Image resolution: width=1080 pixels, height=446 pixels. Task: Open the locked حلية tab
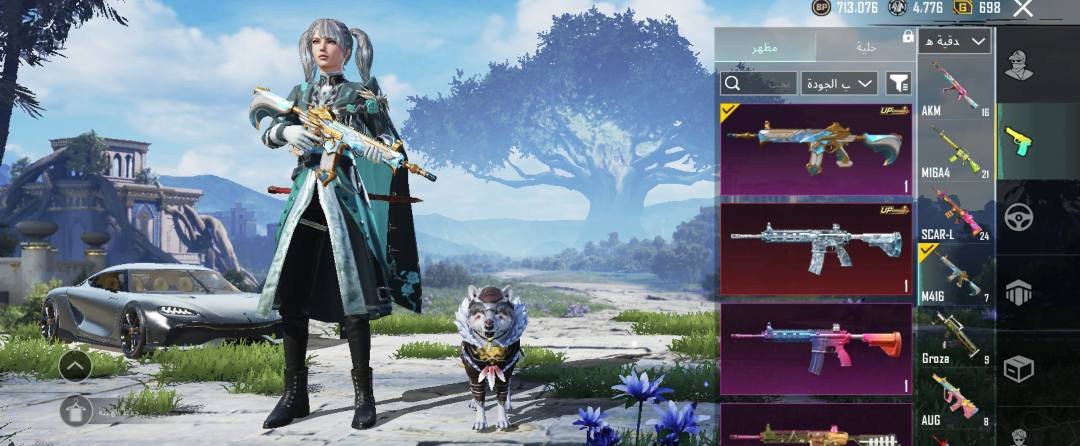tap(866, 47)
